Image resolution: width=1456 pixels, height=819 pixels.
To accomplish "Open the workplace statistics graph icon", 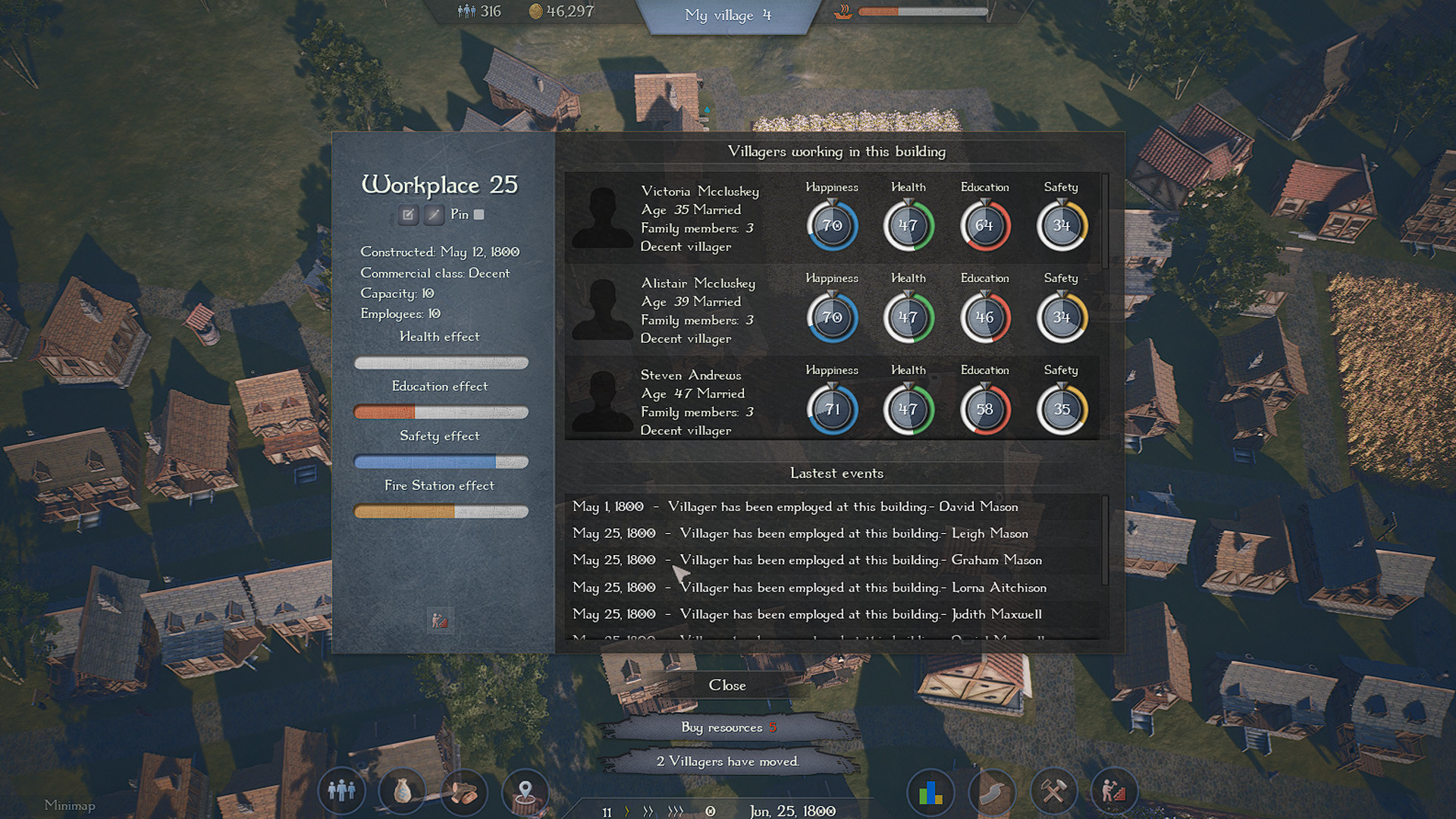I will (x=440, y=621).
